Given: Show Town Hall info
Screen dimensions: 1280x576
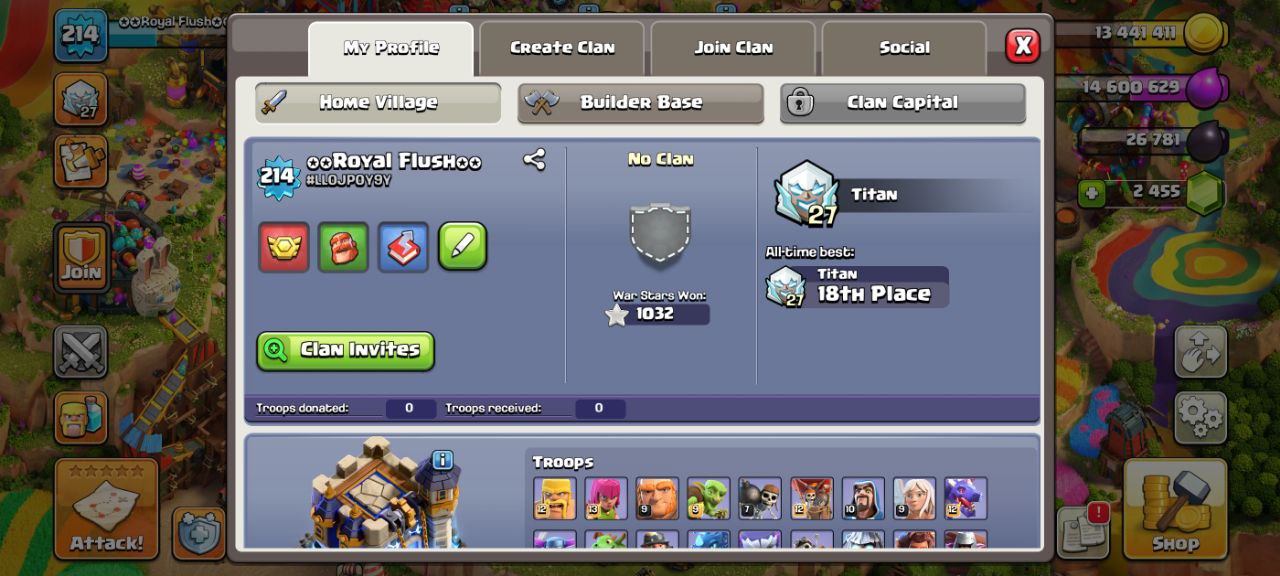Looking at the screenshot, I should click(x=443, y=460).
